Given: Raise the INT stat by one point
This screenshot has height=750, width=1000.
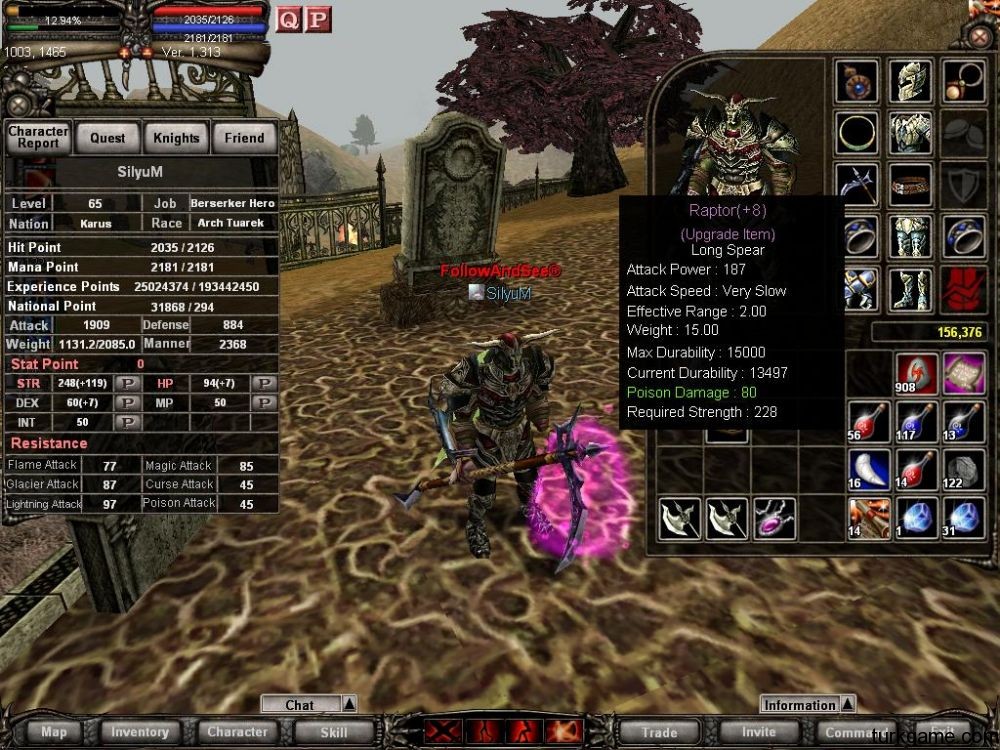Looking at the screenshot, I should 128,422.
